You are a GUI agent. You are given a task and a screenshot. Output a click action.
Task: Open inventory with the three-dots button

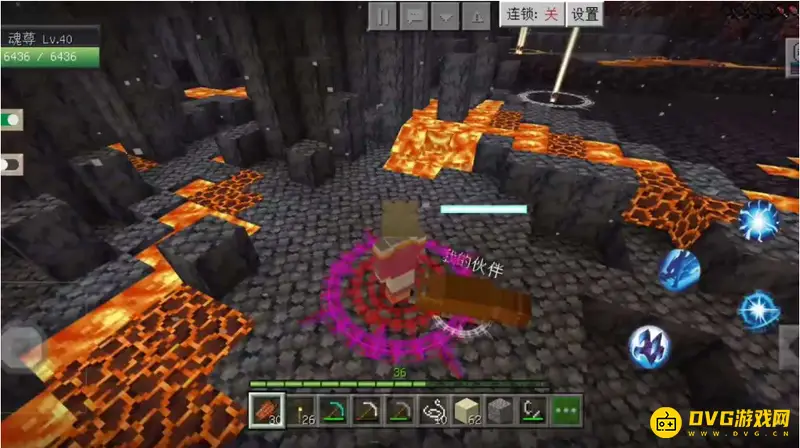click(565, 409)
